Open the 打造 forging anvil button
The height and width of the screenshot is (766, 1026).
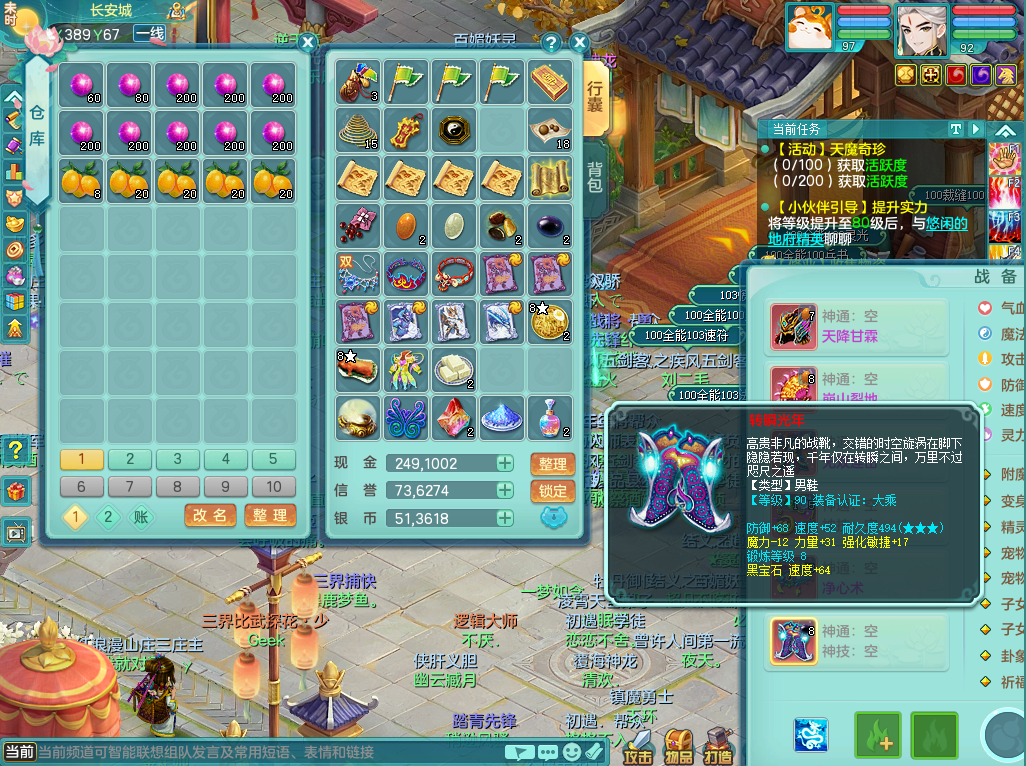[x=718, y=743]
